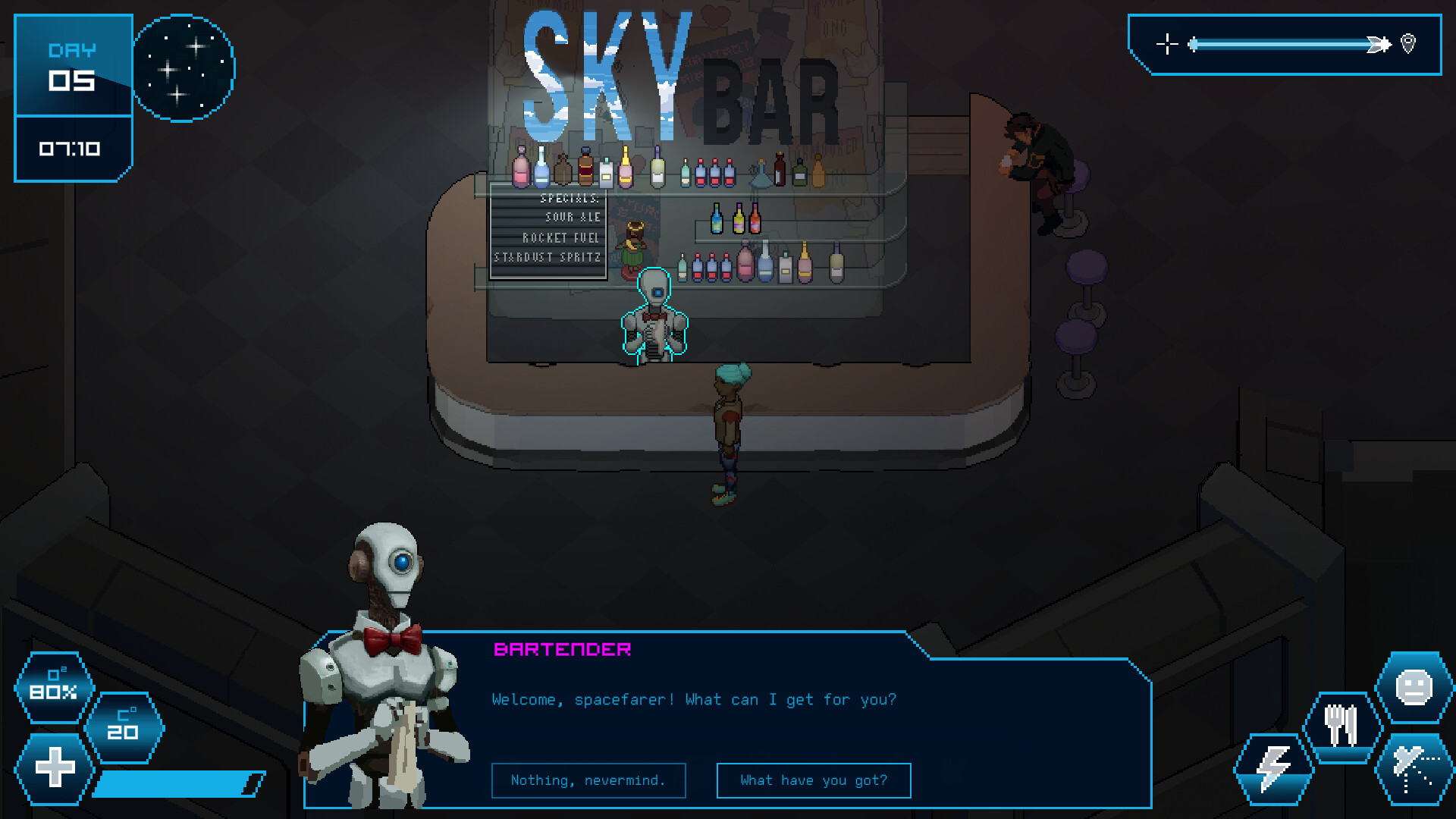Choose the 'Nothing, nevermind.' response
This screenshot has width=1456, height=819.
[588, 780]
